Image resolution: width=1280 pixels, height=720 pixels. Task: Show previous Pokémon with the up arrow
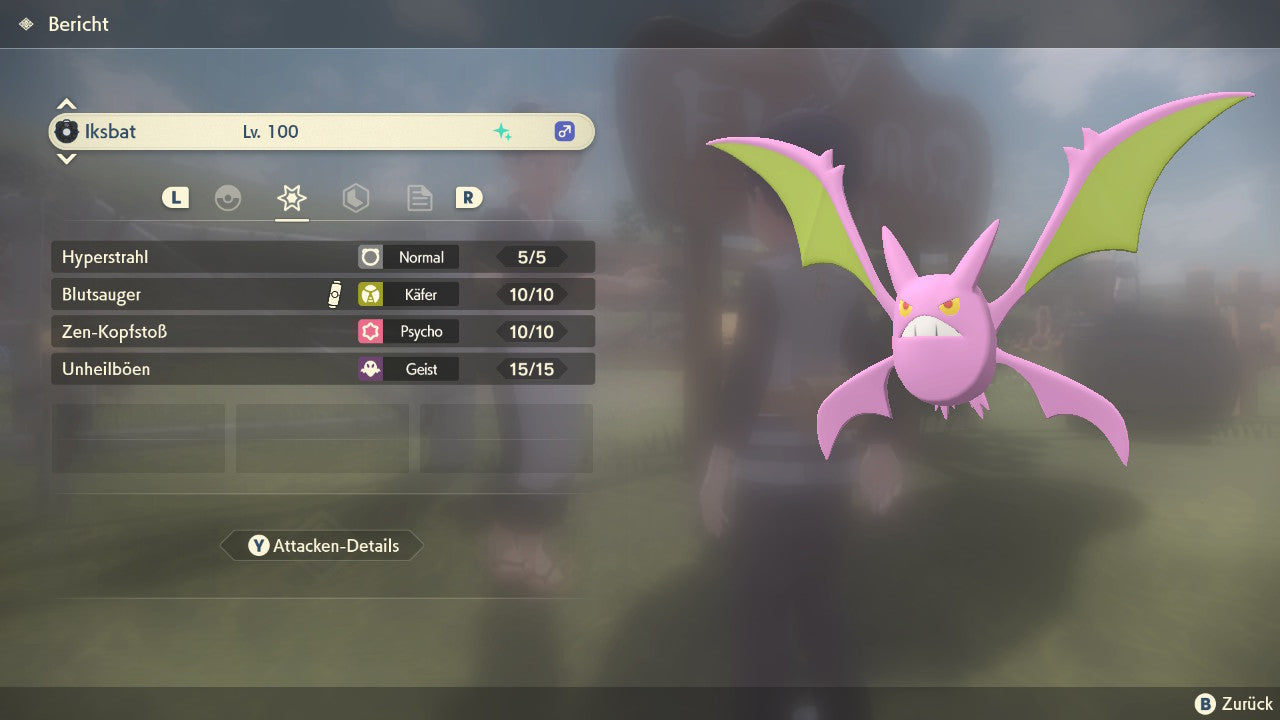click(x=66, y=104)
